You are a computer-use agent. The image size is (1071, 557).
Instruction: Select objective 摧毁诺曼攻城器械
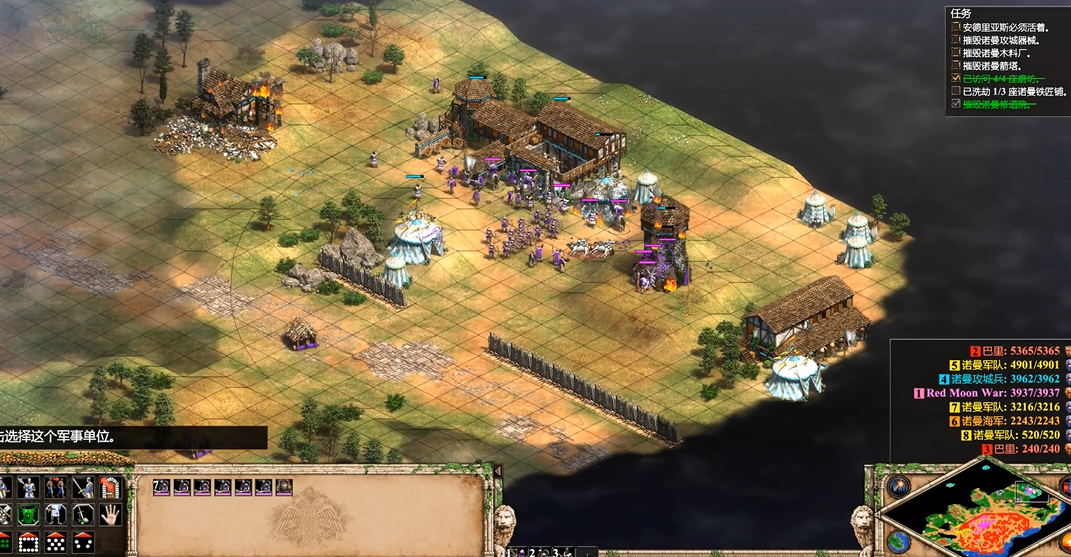click(1001, 40)
